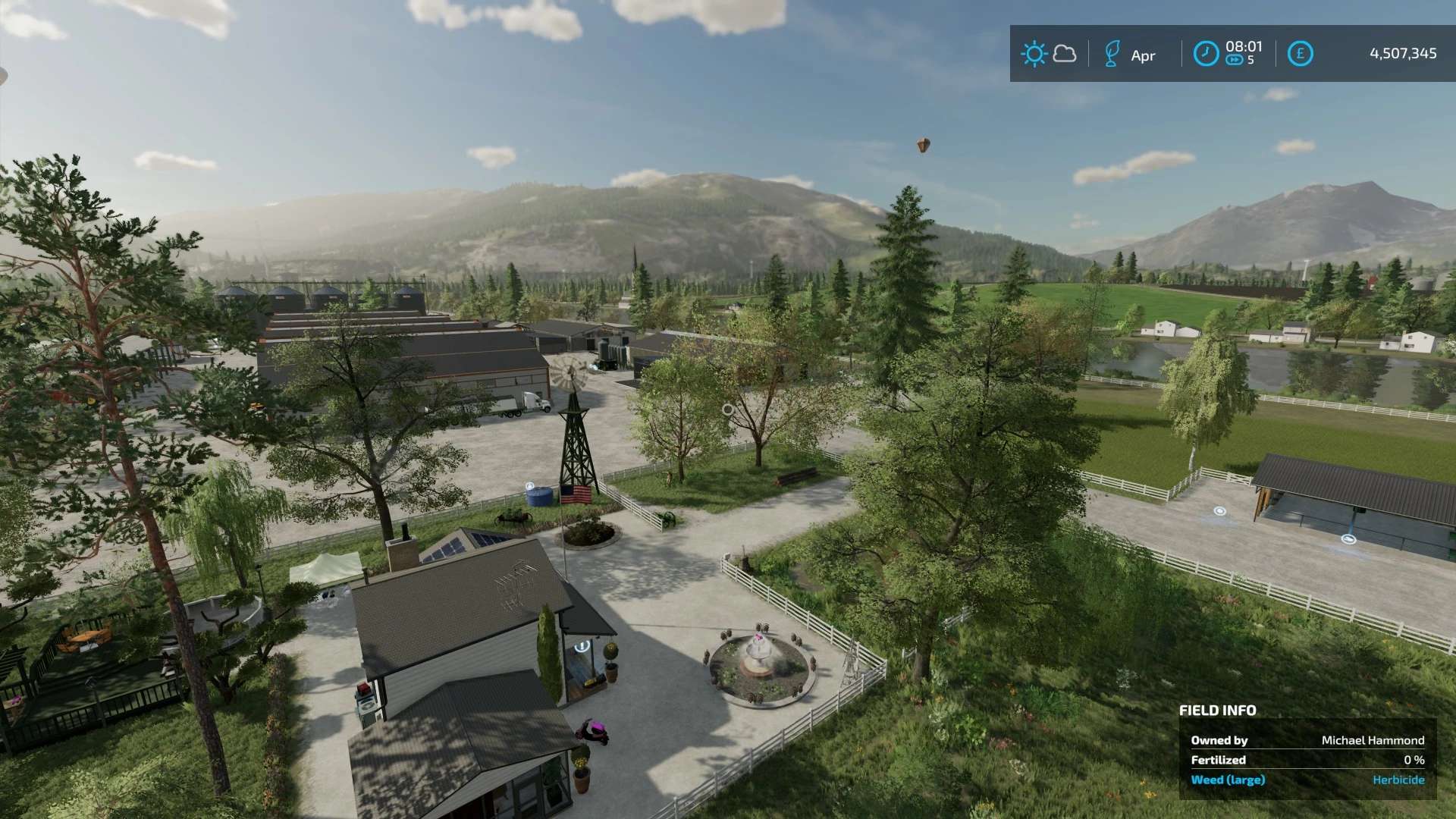Image resolution: width=1456 pixels, height=819 pixels.
Task: Select the April season sprout icon
Action: pyautogui.click(x=1112, y=54)
